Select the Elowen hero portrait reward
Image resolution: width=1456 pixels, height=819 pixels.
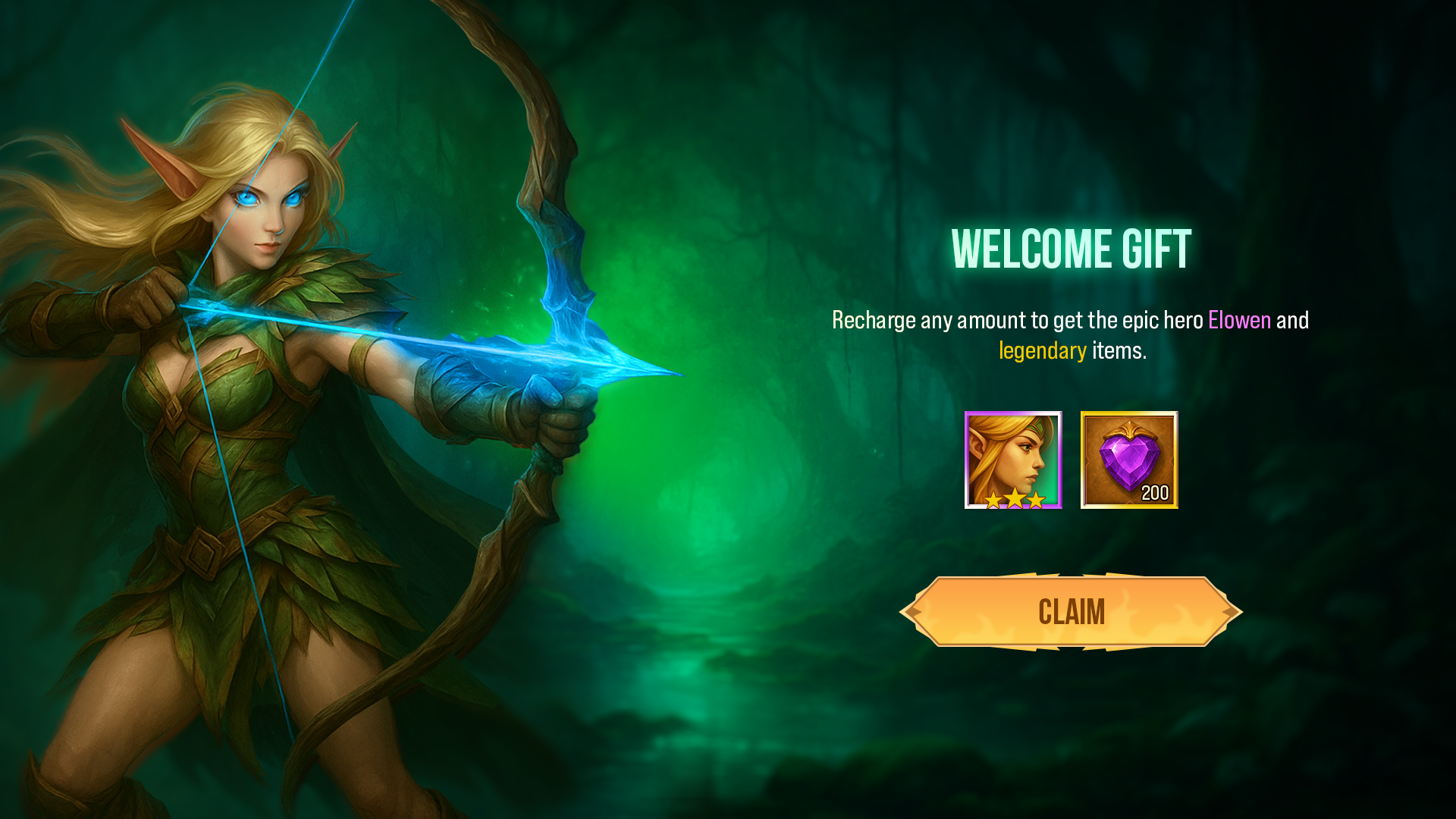tap(1013, 460)
